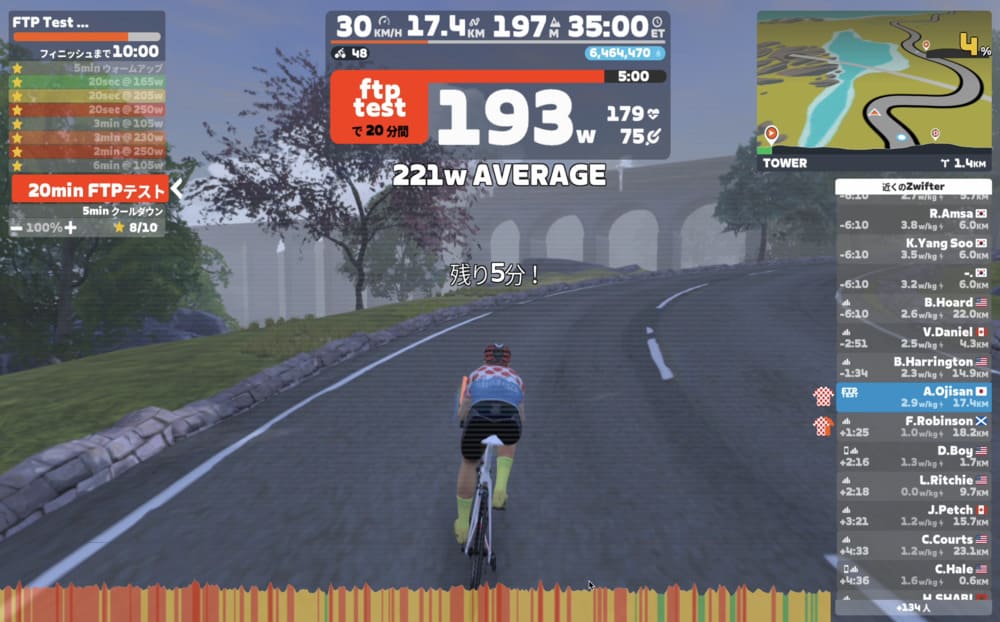
Task: Select own rider row A.Ojisan
Action: point(912,397)
